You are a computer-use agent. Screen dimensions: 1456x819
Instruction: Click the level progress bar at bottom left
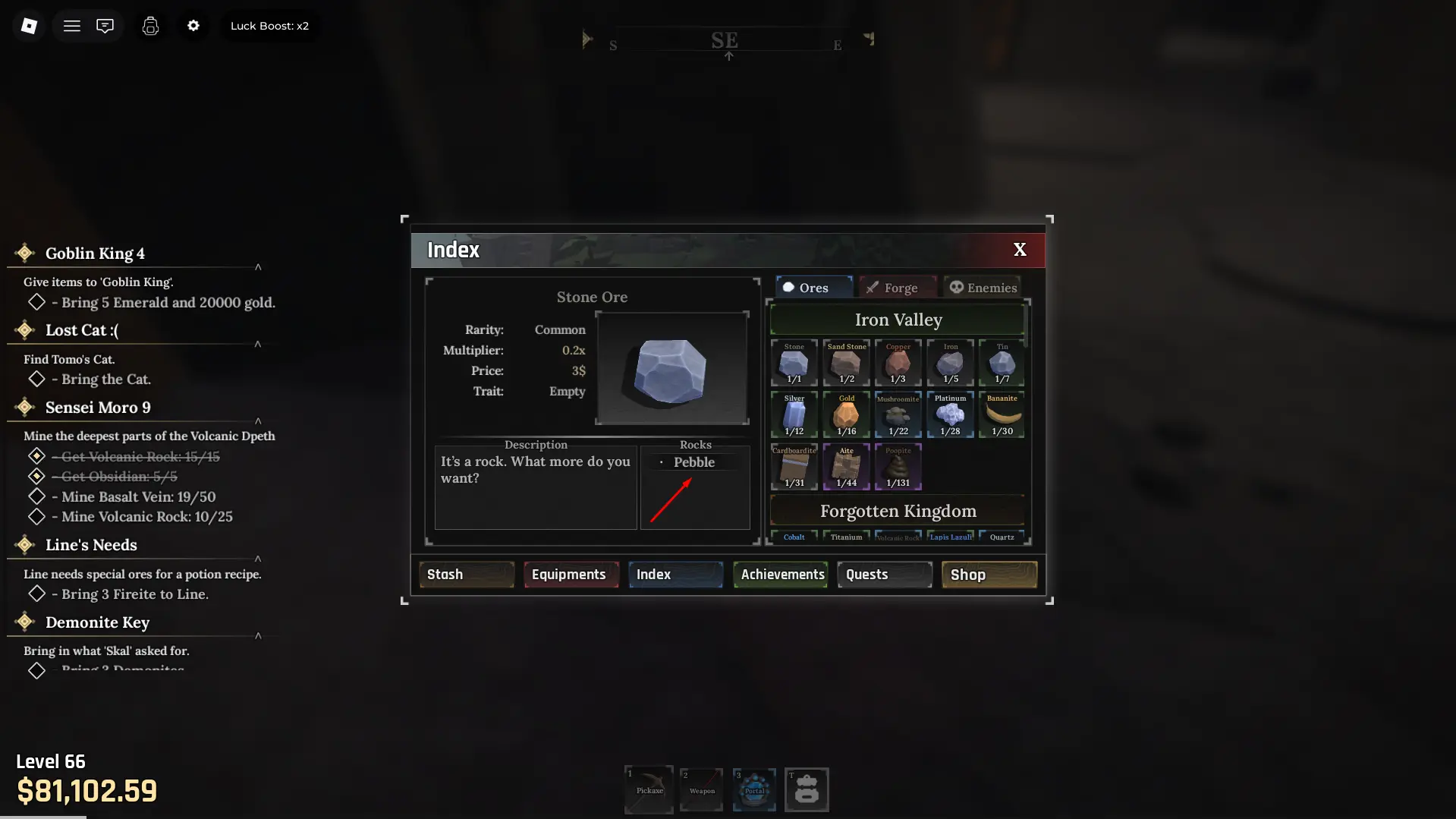[43, 816]
